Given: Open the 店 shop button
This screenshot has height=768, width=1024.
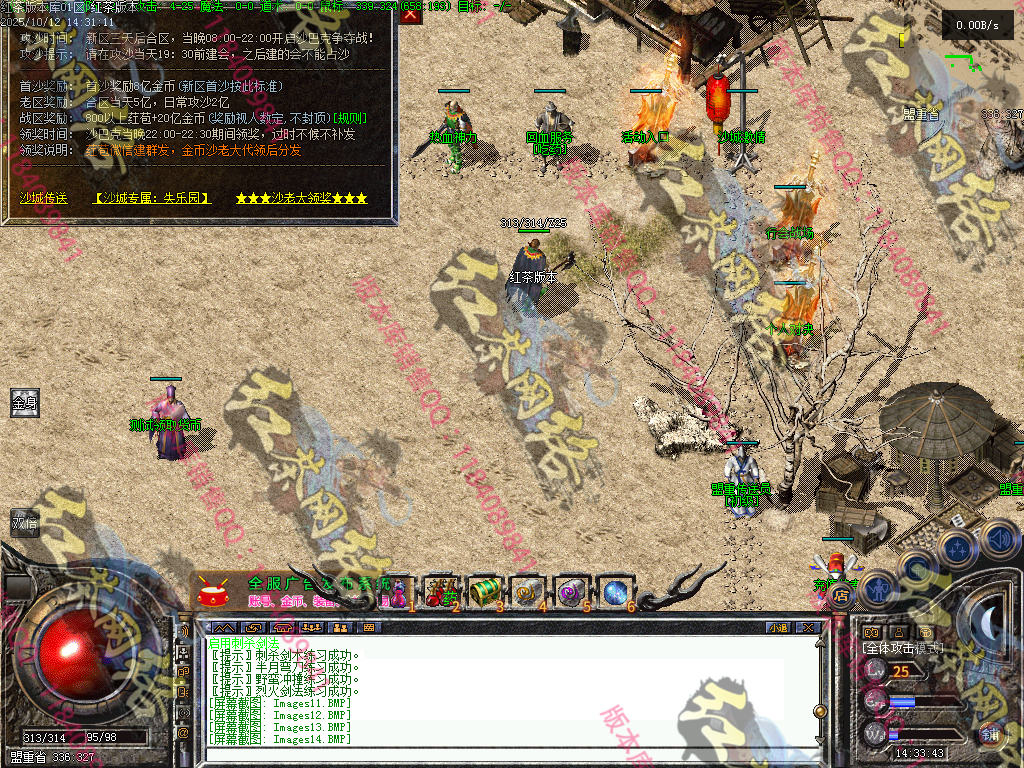Looking at the screenshot, I should coord(840,592).
